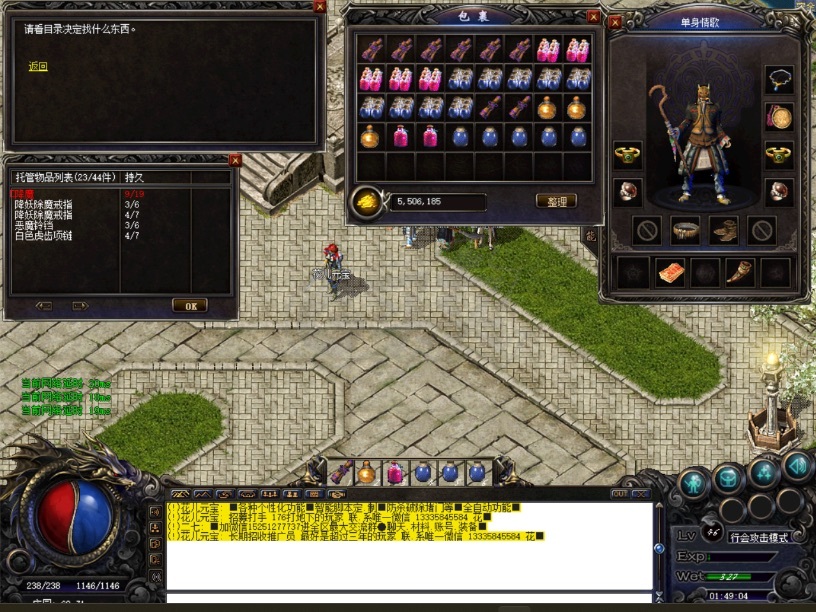Sort the bag with the 整理 button
The height and width of the screenshot is (612, 816).
click(556, 201)
